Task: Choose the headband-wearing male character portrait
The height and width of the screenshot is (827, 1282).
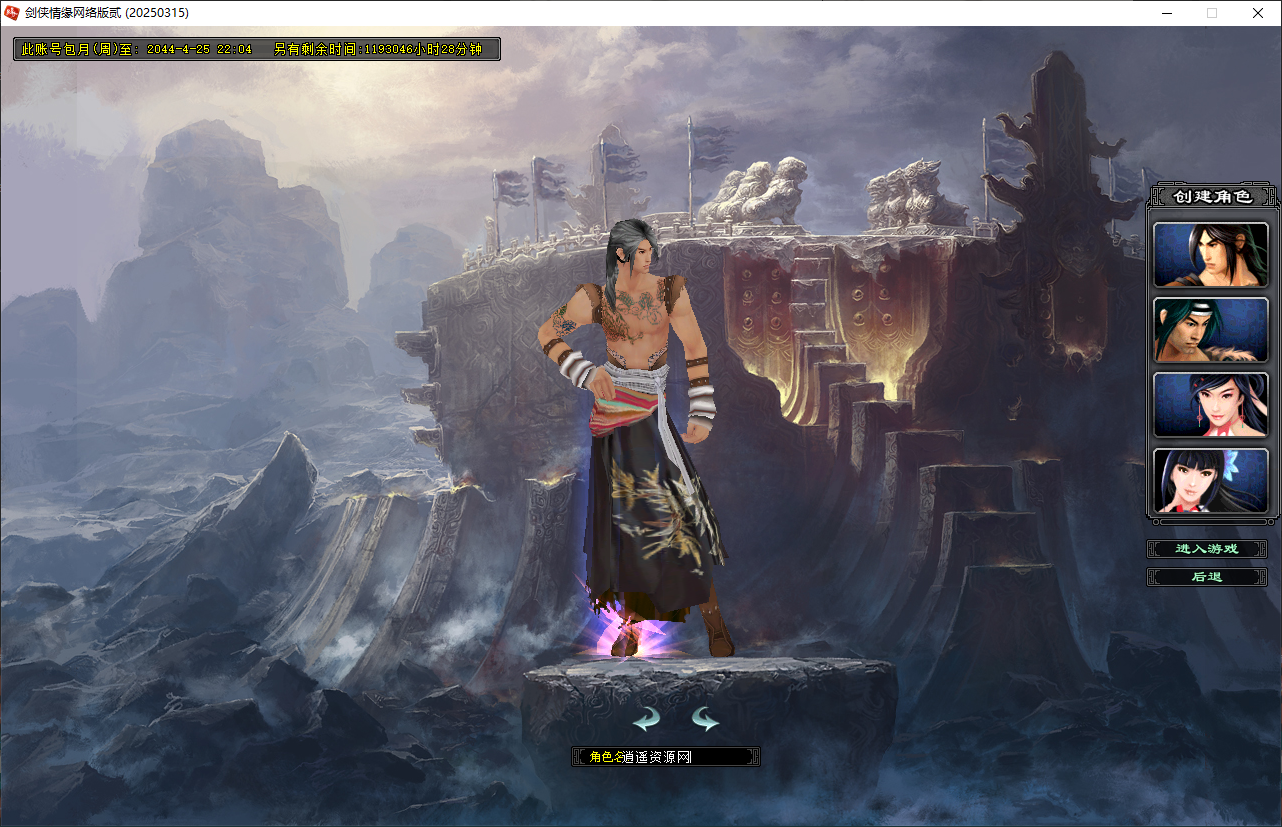Action: pyautogui.click(x=1210, y=330)
